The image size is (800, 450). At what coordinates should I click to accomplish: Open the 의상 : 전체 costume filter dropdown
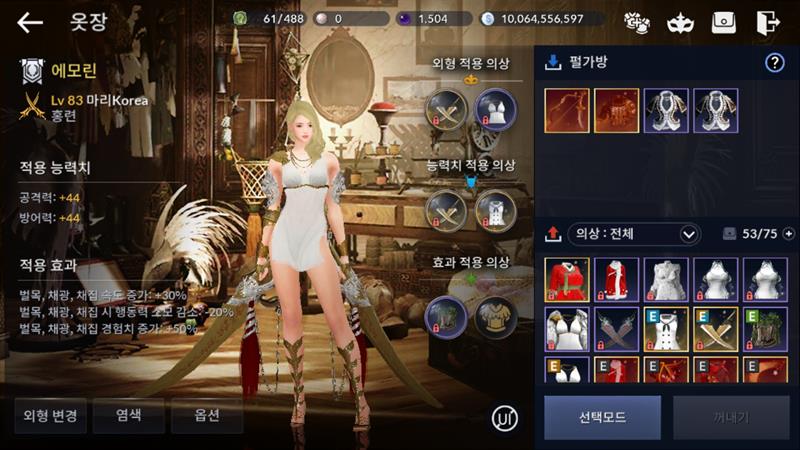633,234
